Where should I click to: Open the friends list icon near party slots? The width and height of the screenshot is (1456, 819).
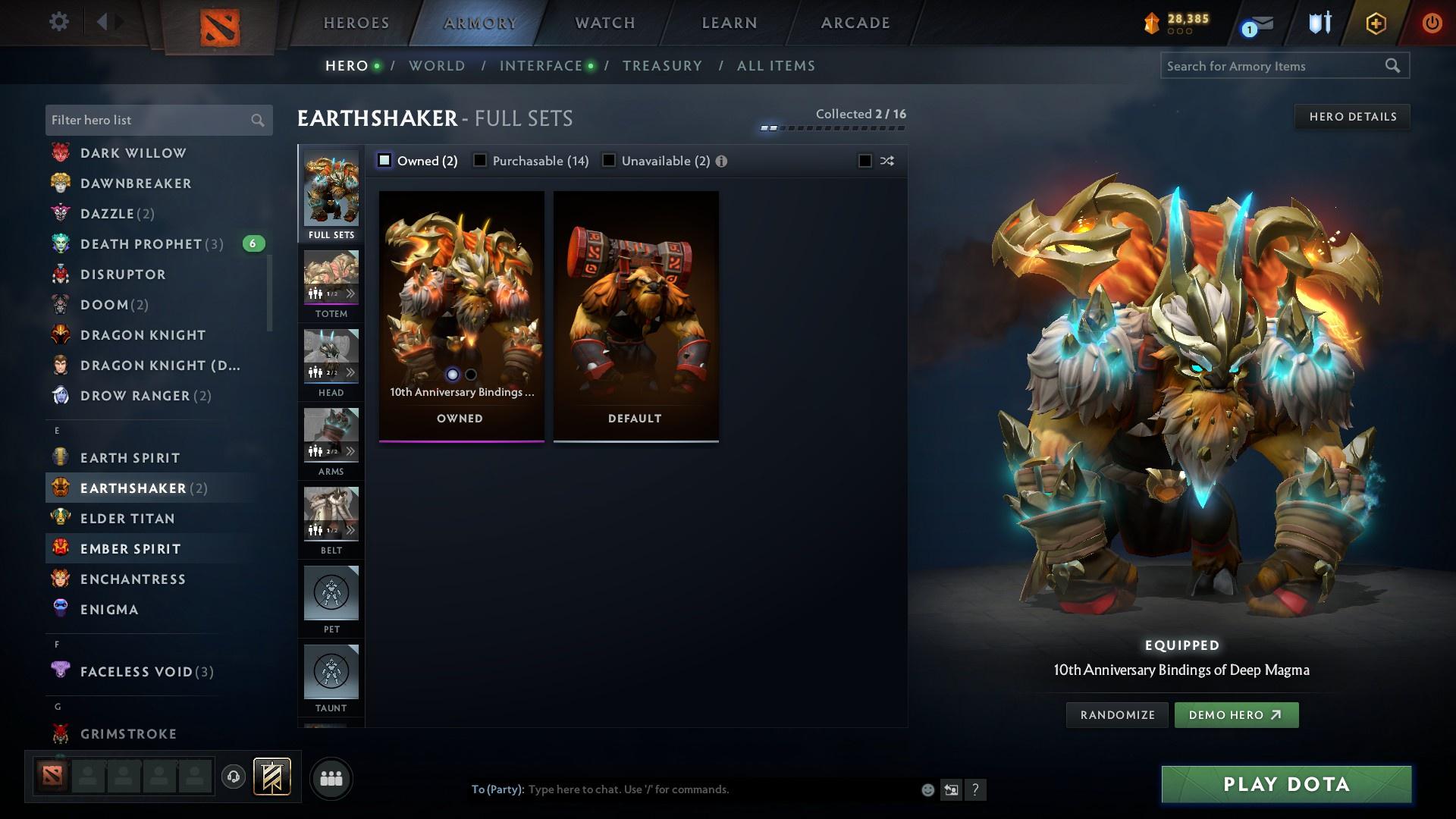330,778
